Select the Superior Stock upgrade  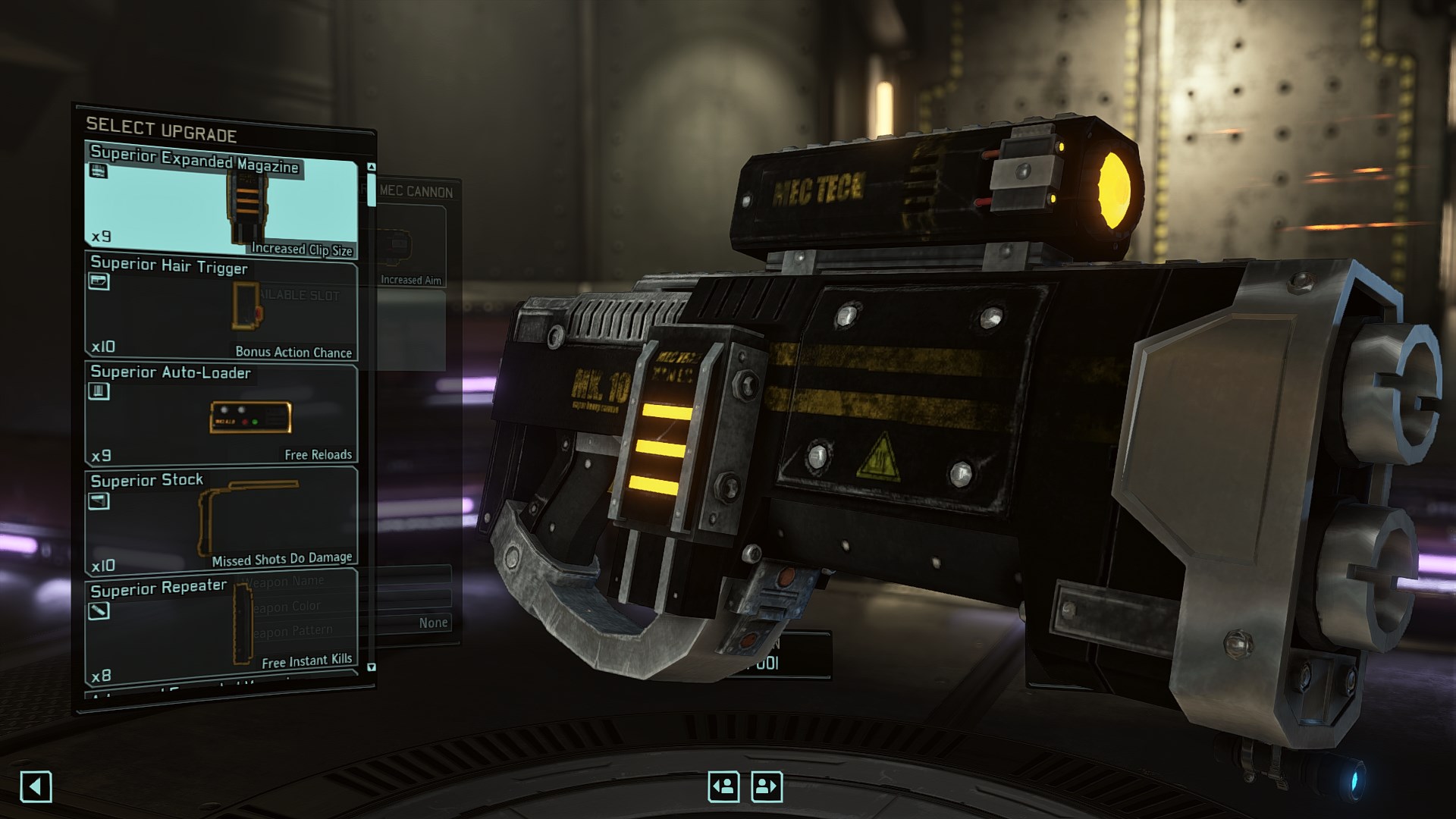point(220,522)
